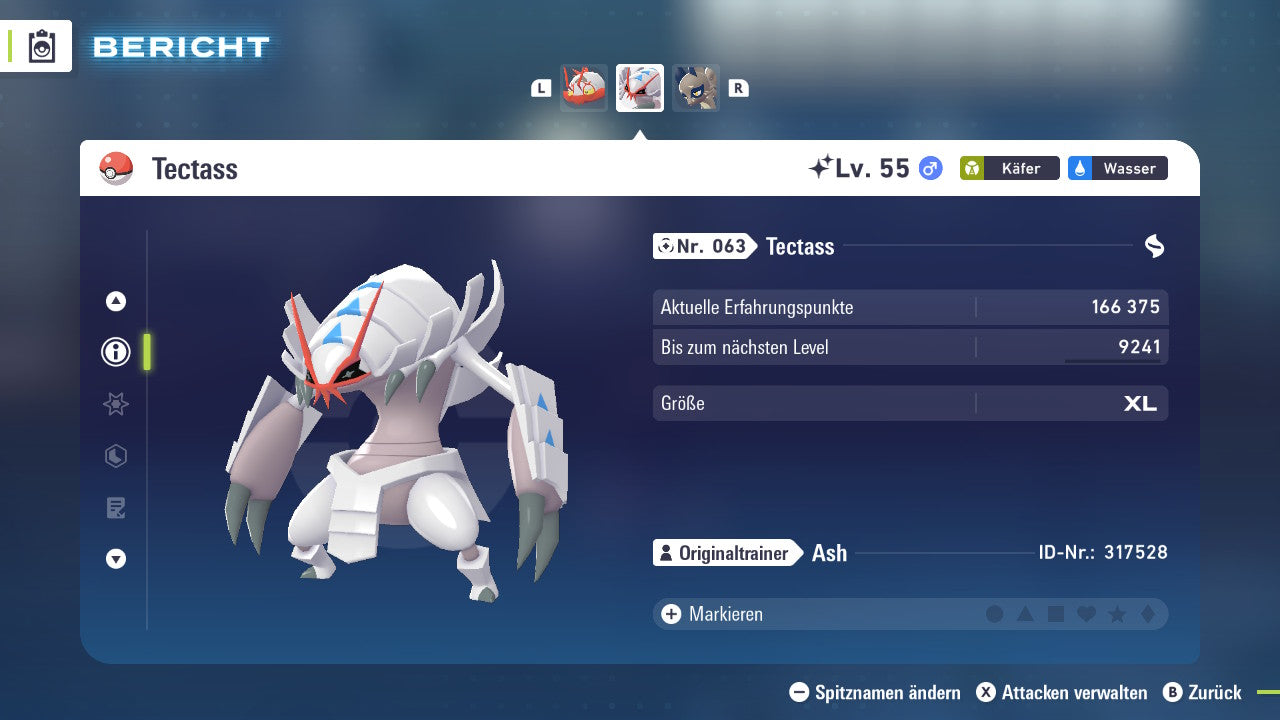Click the Poké Ball icon beside Tectass
This screenshot has height=720, width=1280.
point(115,168)
